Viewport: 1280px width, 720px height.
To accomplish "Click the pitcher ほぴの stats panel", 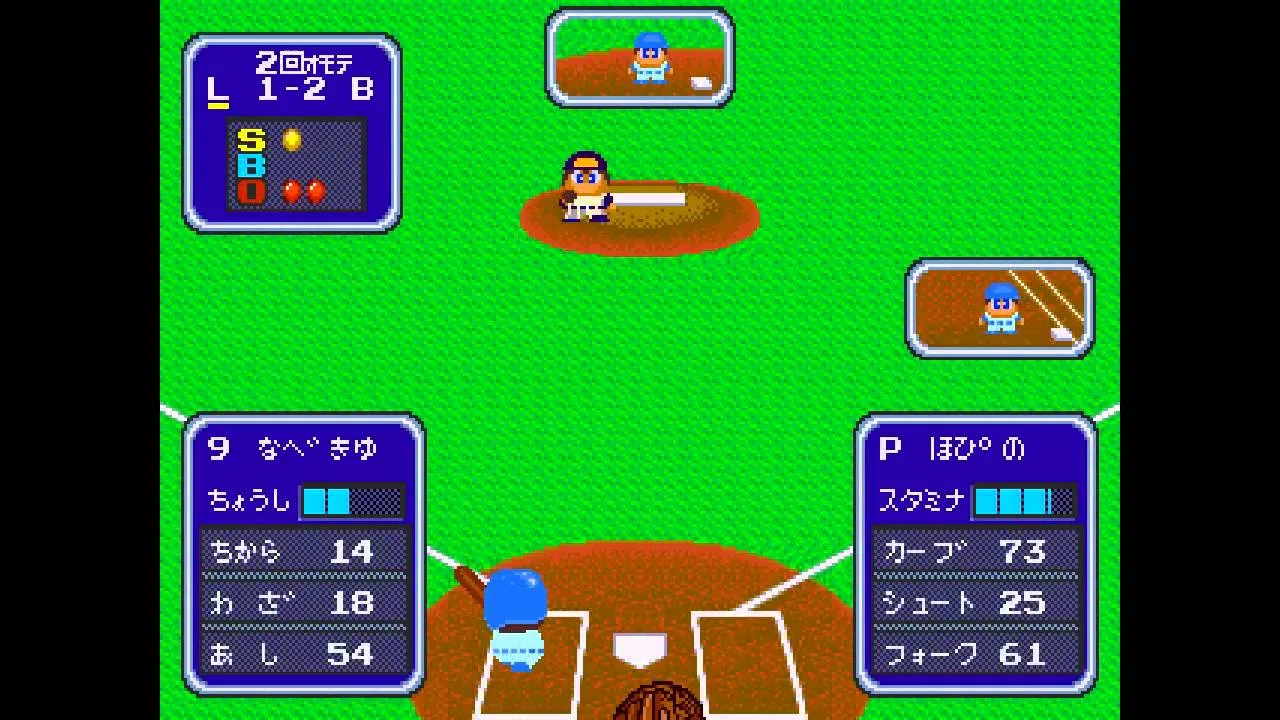I will coord(975,553).
